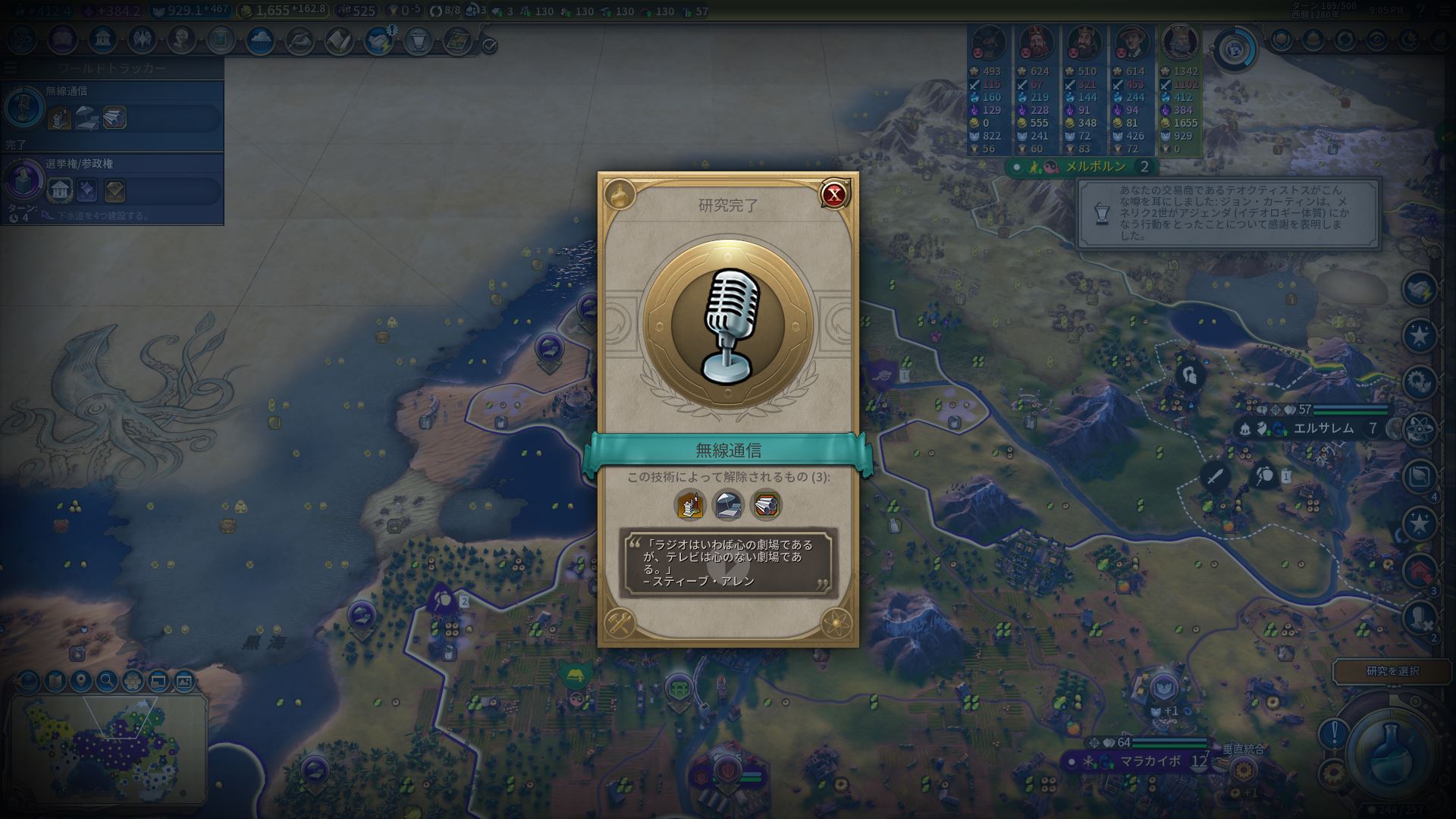The width and height of the screenshot is (1456, 819).
Task: Click the minimap
Action: click(x=106, y=747)
